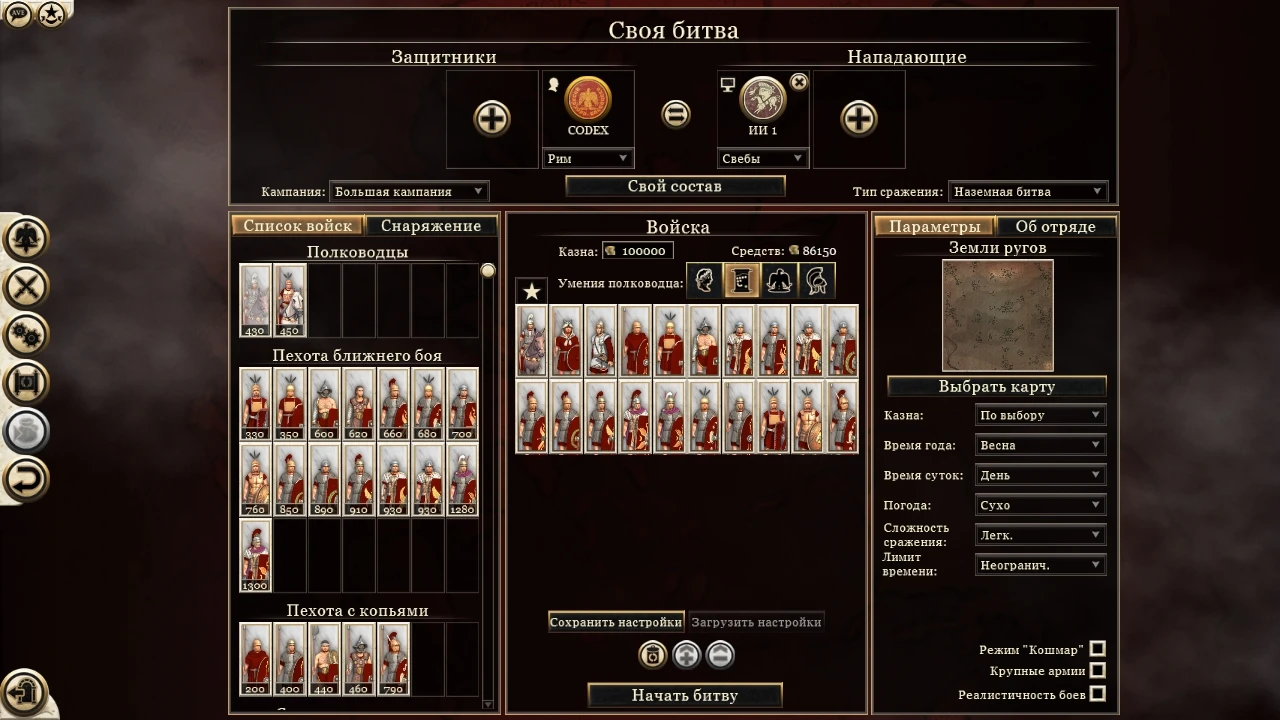1280x720 pixels.
Task: Click the scroll icon among Умения полководца
Action: 741,281
